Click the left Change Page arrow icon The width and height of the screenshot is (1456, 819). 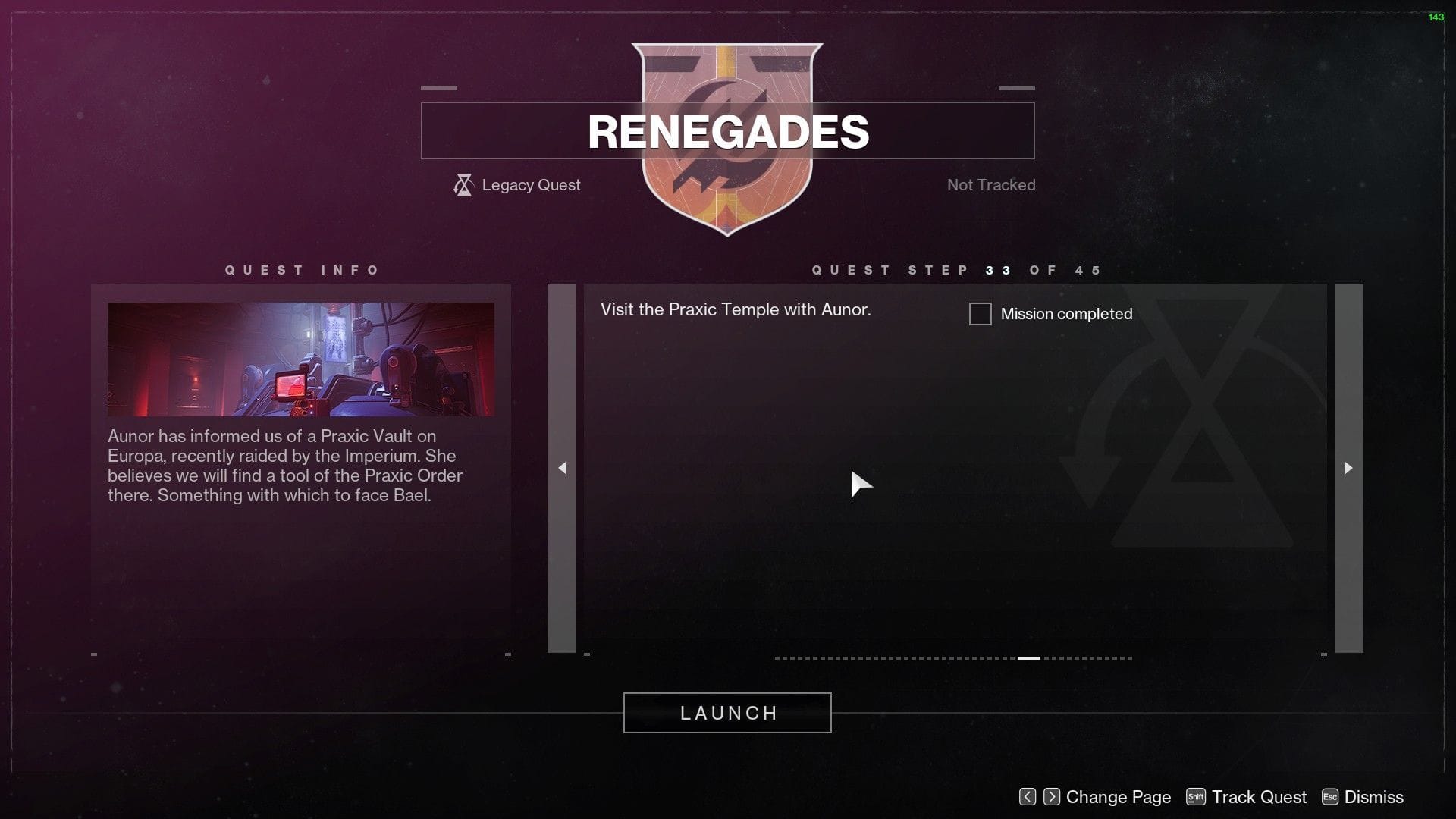click(x=1028, y=797)
